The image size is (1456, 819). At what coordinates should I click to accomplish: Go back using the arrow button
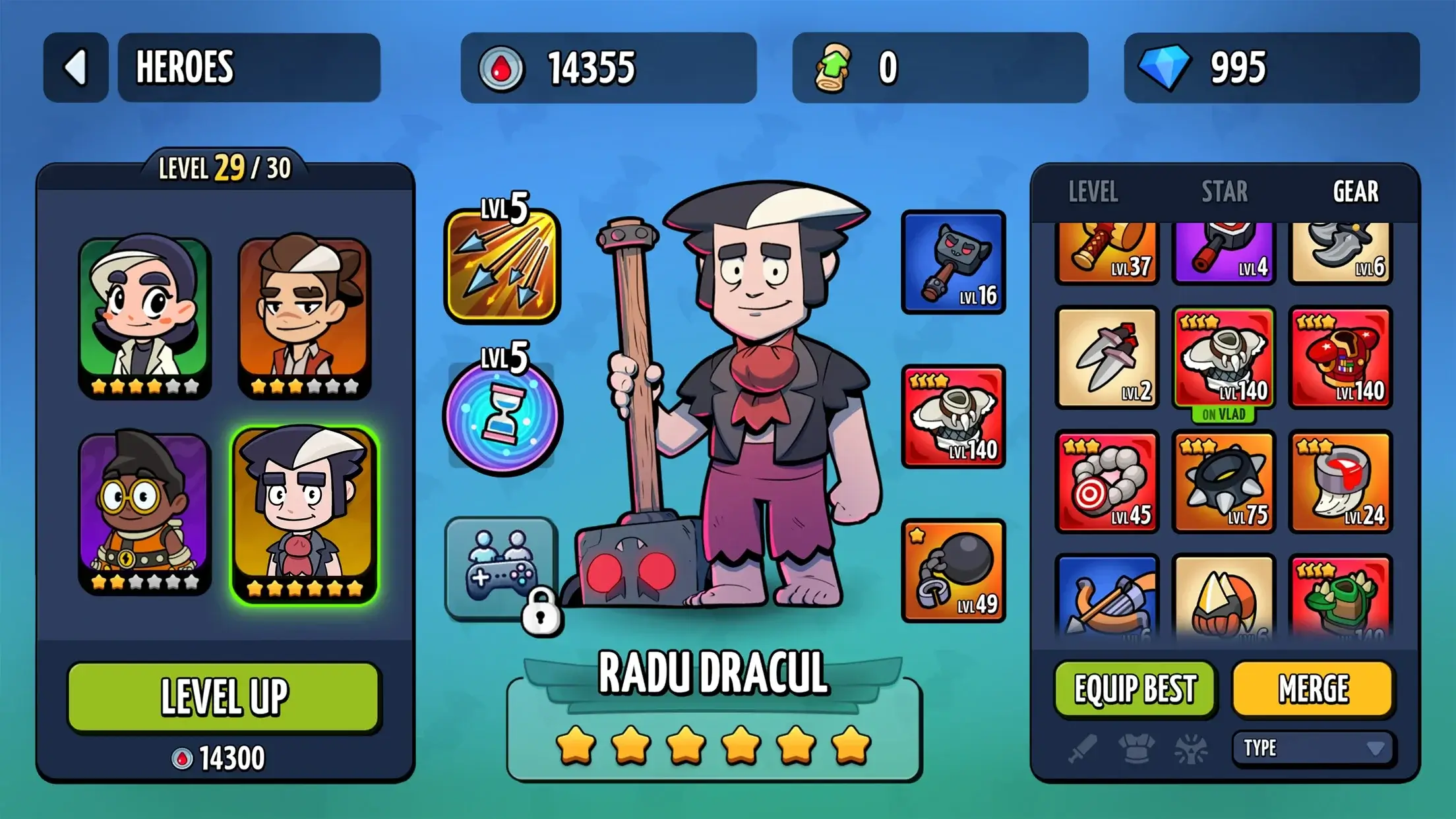76,67
